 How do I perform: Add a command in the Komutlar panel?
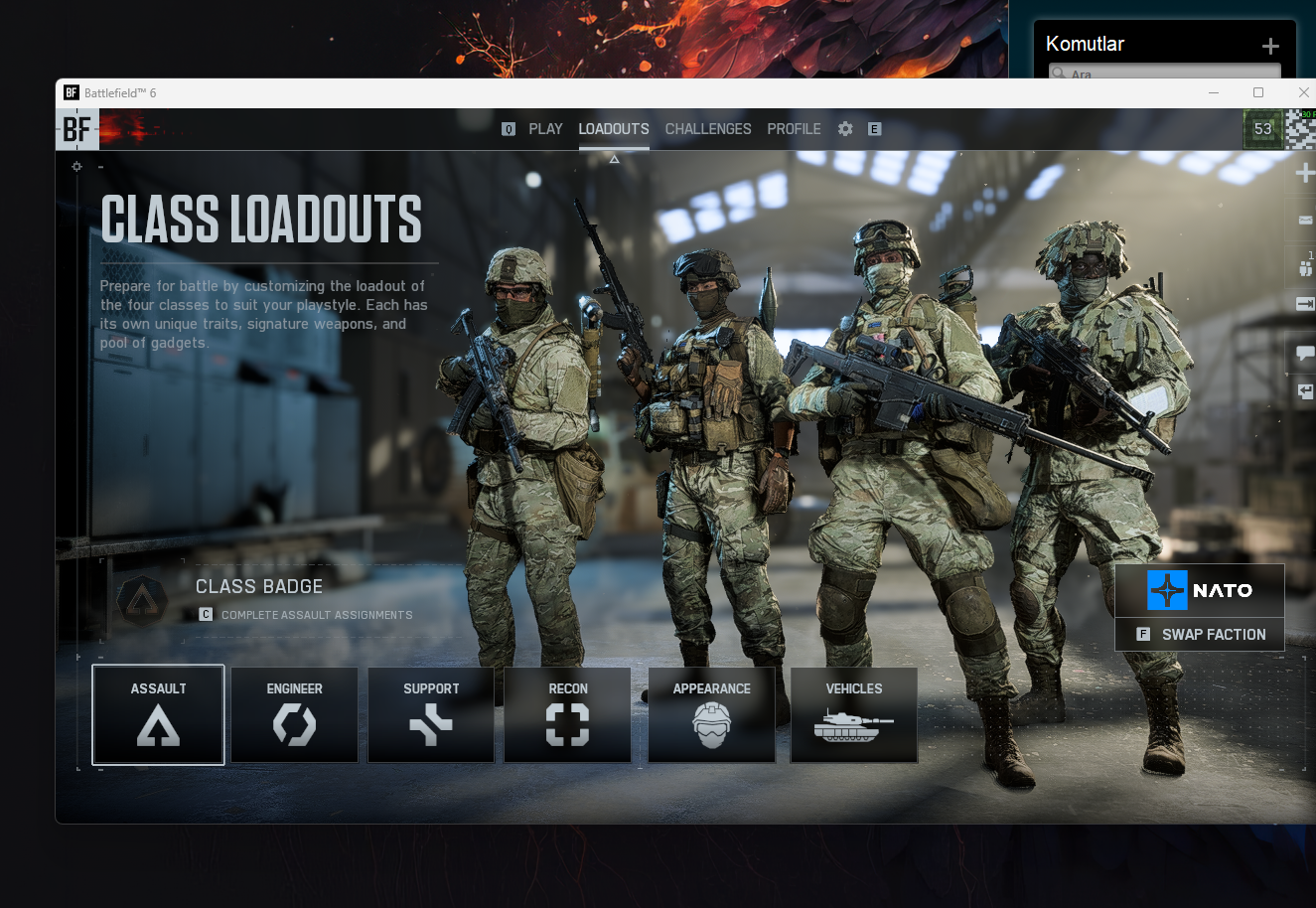pyautogui.click(x=1270, y=46)
